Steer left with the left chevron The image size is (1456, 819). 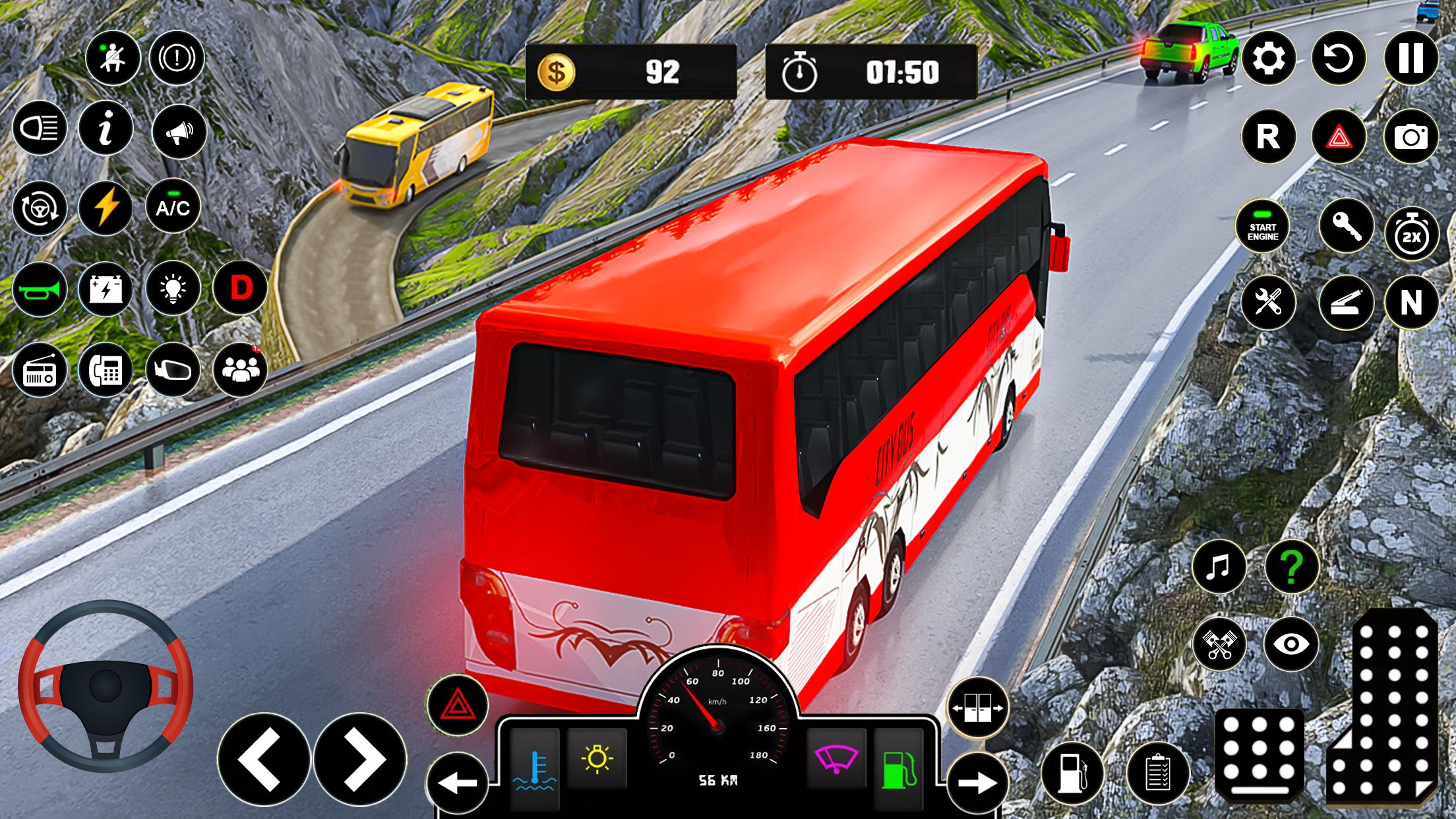pyautogui.click(x=264, y=759)
